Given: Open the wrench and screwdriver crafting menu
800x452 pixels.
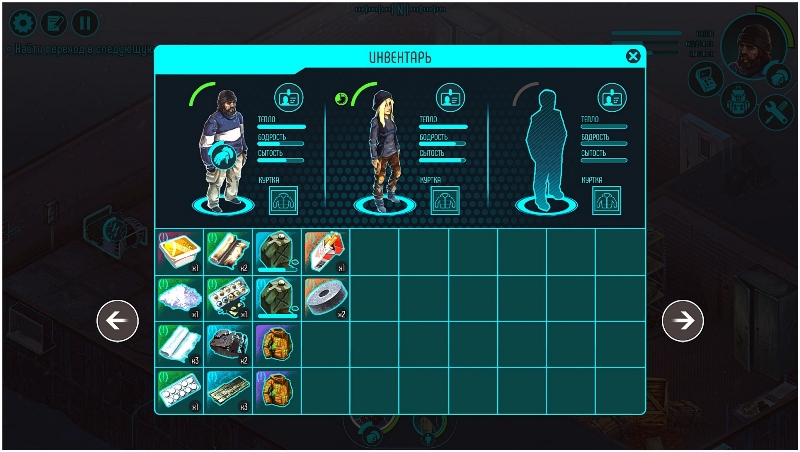Looking at the screenshot, I should pyautogui.click(x=775, y=111).
